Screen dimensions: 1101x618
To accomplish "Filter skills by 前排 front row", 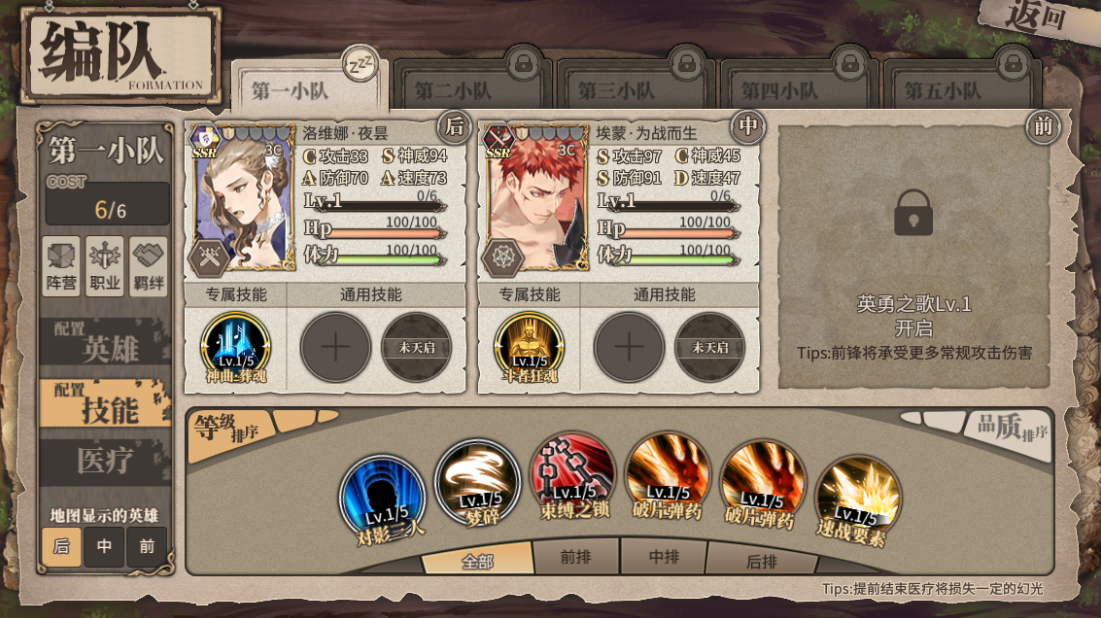I will [x=576, y=559].
